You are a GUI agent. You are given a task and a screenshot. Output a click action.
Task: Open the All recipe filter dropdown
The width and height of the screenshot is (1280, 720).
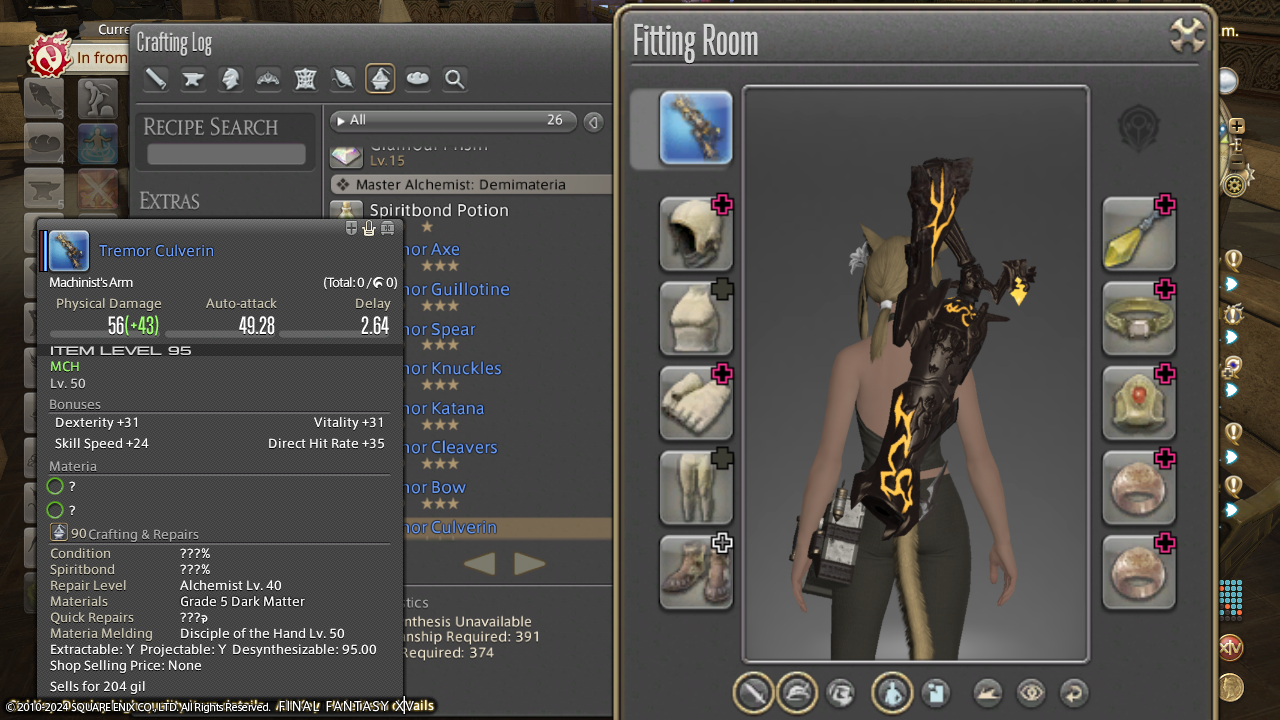[455, 120]
